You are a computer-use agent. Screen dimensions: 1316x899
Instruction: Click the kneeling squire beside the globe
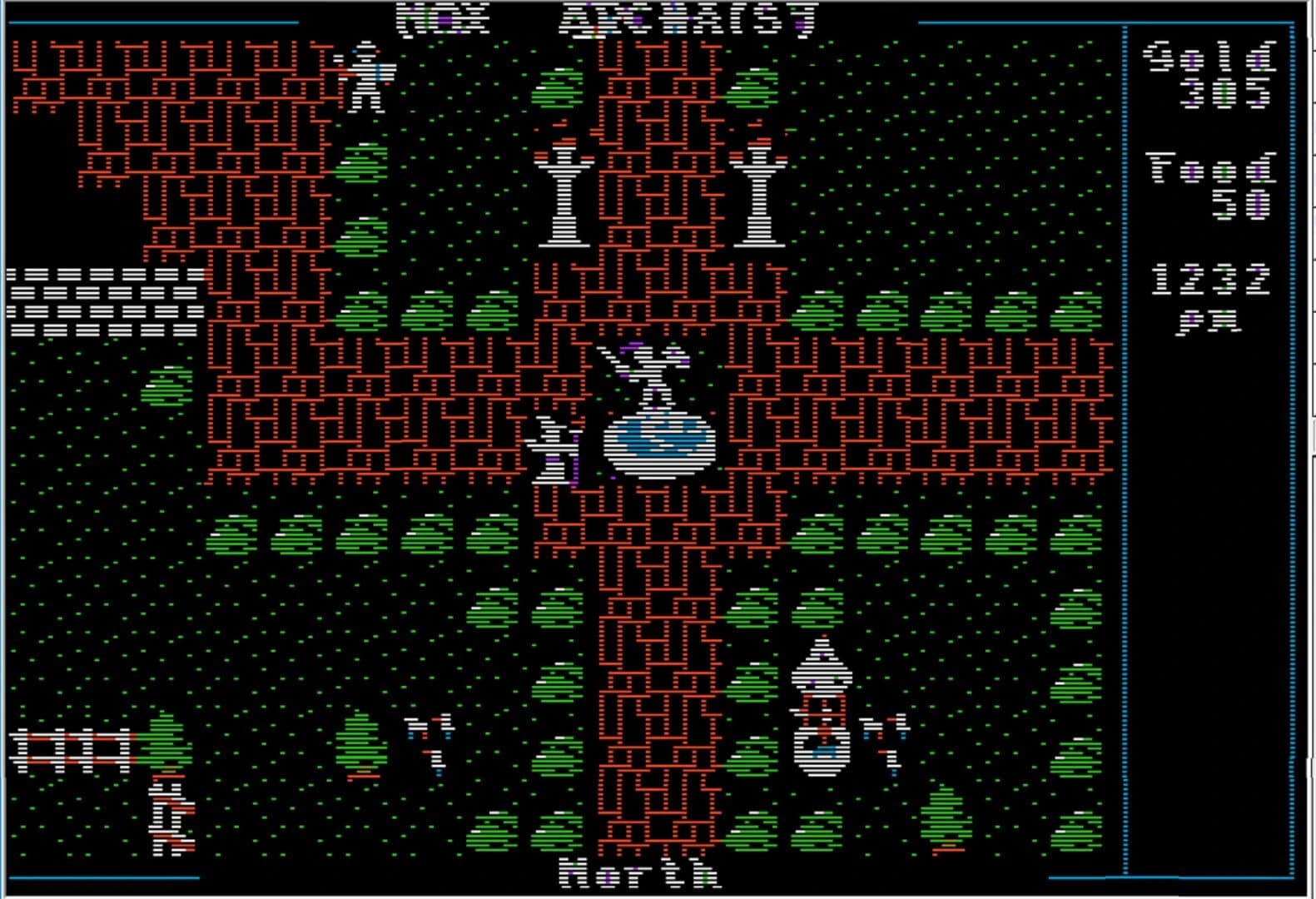[x=552, y=449]
